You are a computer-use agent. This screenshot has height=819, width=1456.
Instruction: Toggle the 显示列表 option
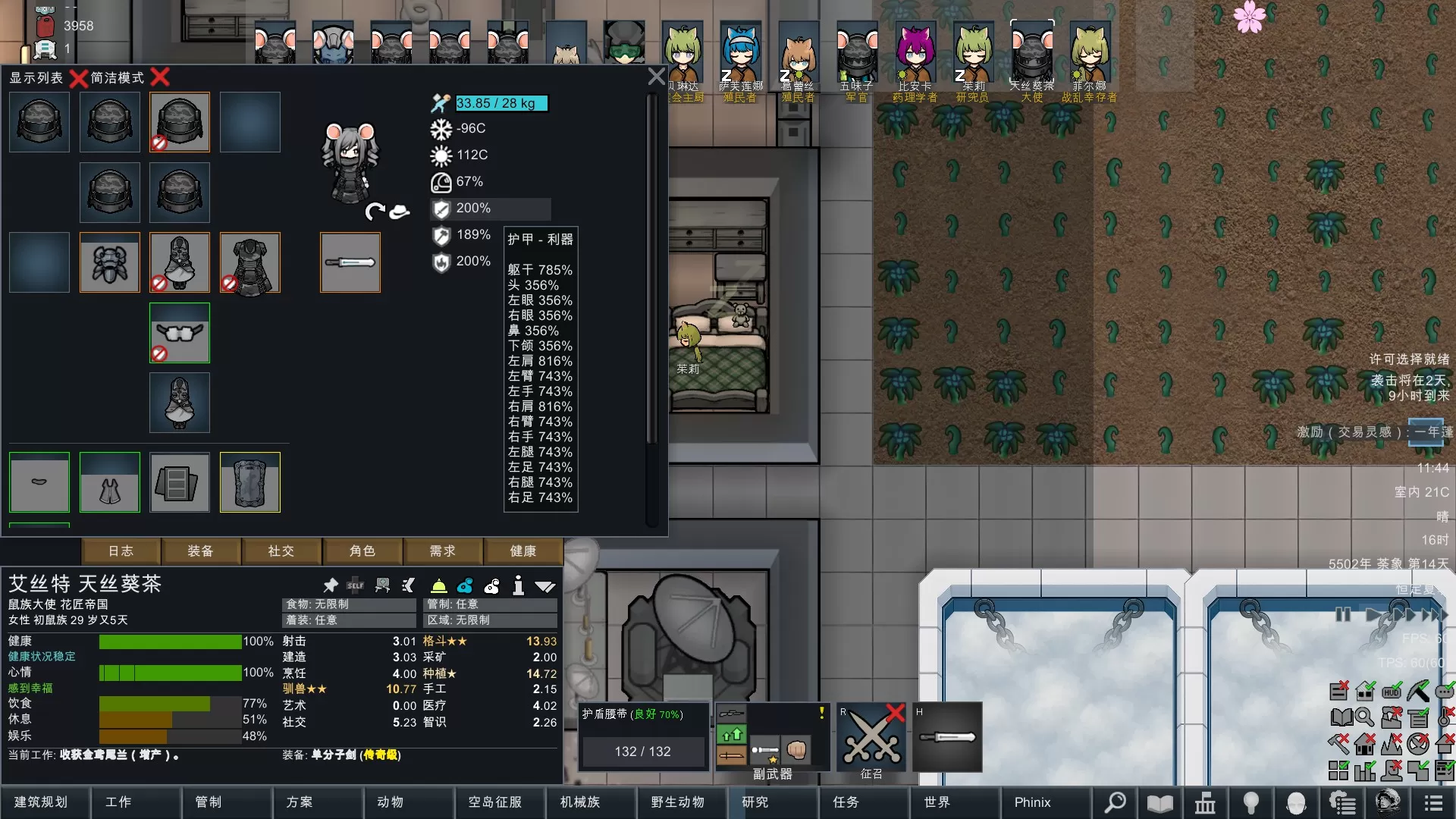pyautogui.click(x=78, y=77)
